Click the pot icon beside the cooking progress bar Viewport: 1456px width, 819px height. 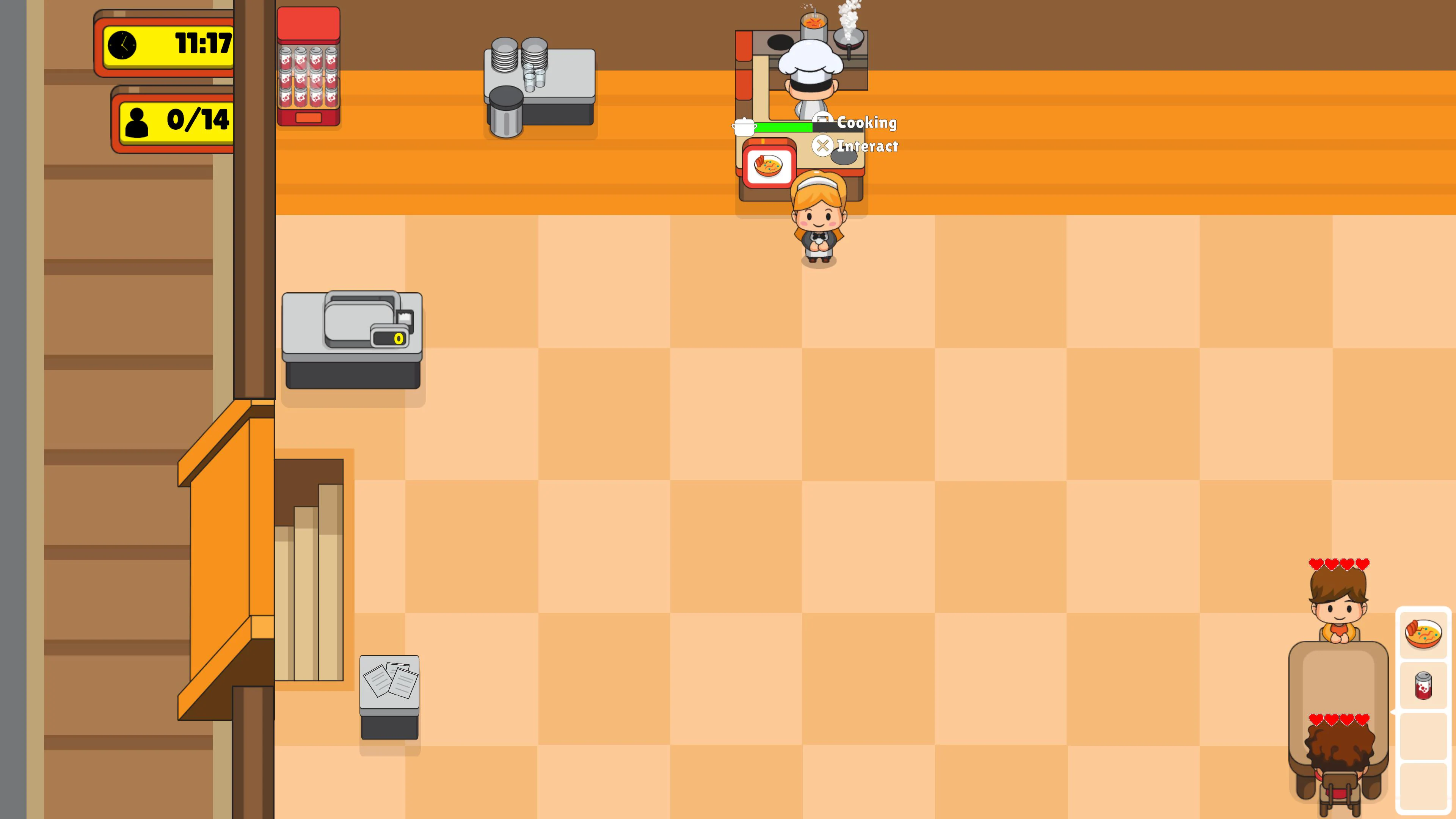[x=745, y=127]
